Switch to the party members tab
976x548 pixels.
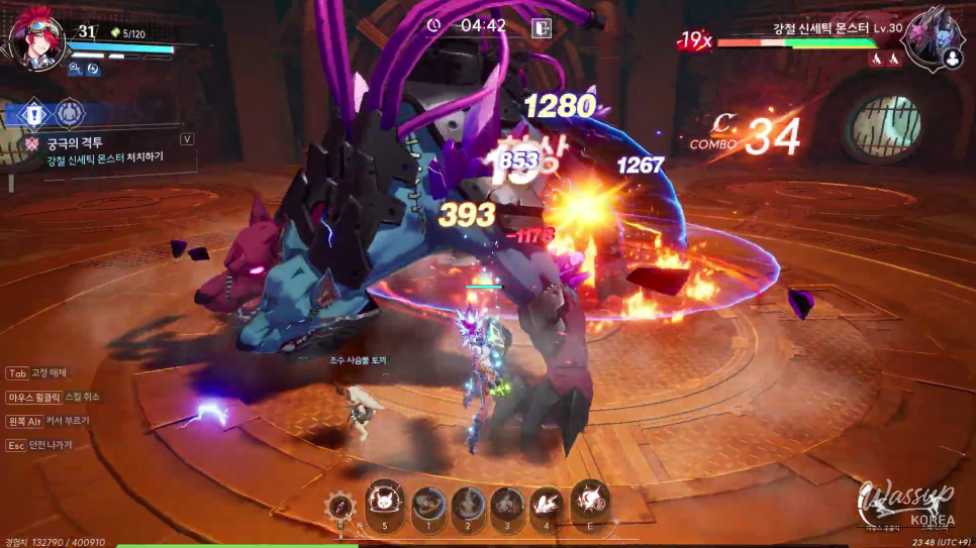(69, 113)
